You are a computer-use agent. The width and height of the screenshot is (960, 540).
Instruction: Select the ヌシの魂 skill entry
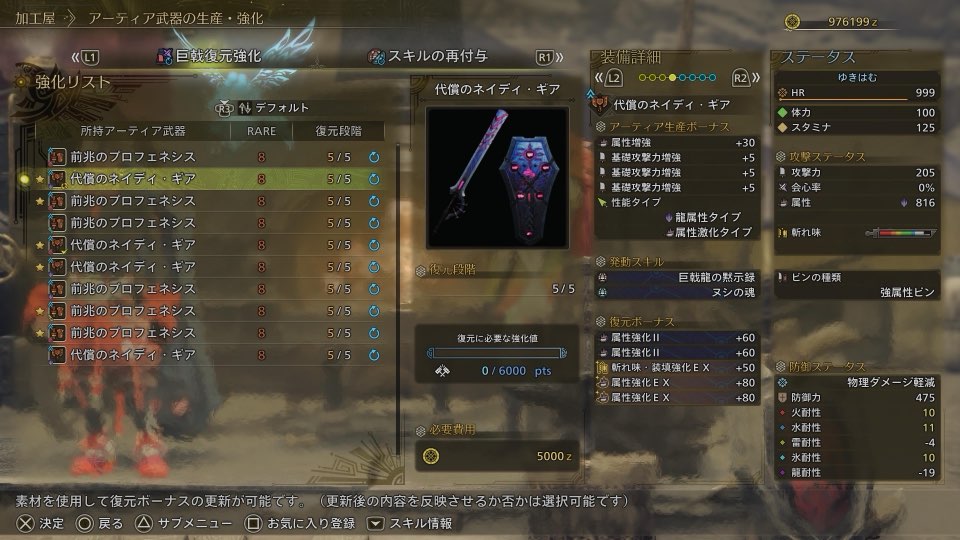pyautogui.click(x=677, y=292)
